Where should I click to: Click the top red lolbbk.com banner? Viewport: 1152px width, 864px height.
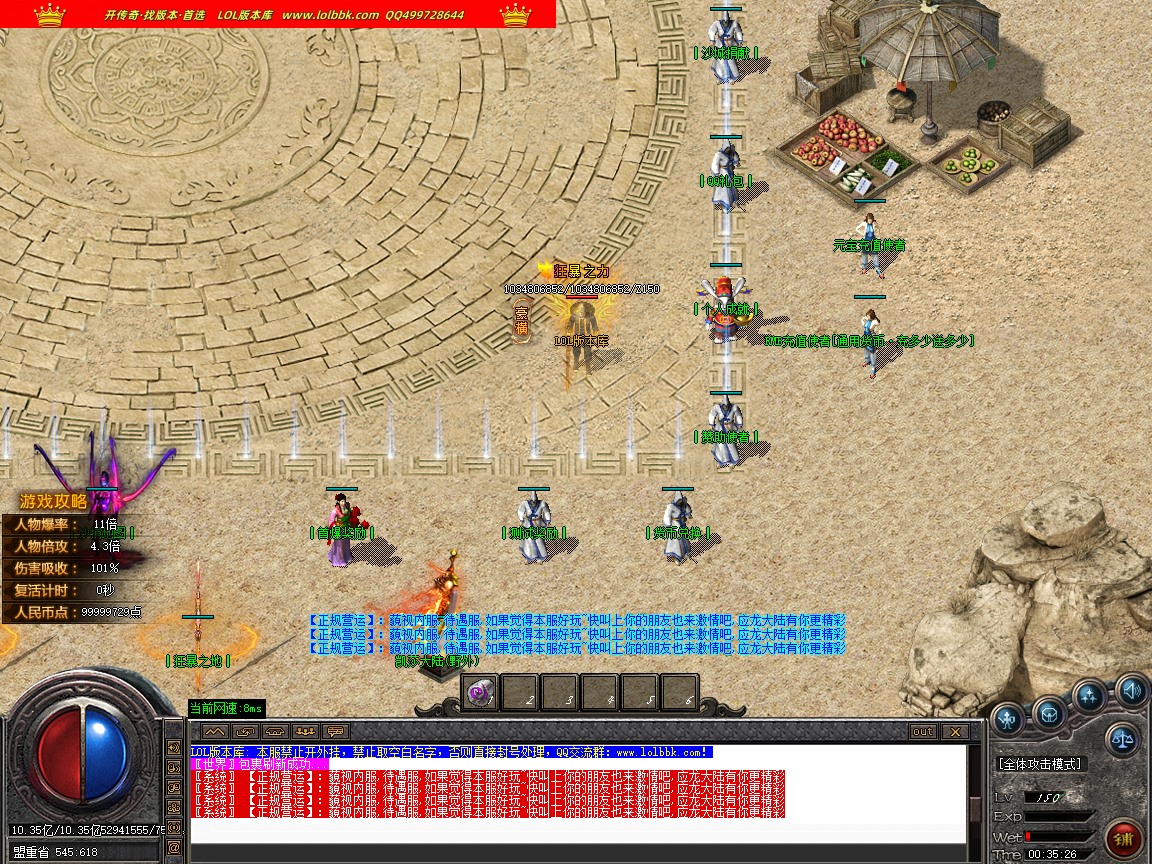pos(278,14)
